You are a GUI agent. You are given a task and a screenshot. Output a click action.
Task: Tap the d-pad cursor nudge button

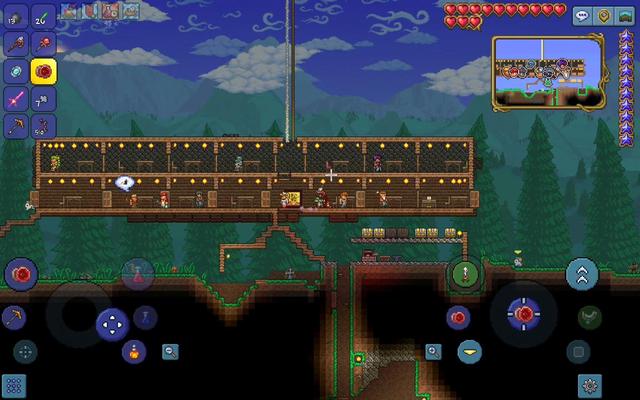(112, 324)
